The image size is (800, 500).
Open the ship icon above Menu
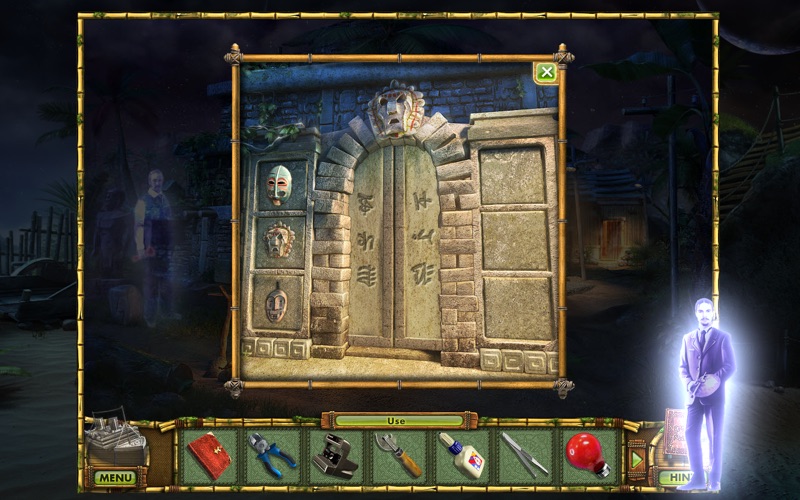(114, 442)
